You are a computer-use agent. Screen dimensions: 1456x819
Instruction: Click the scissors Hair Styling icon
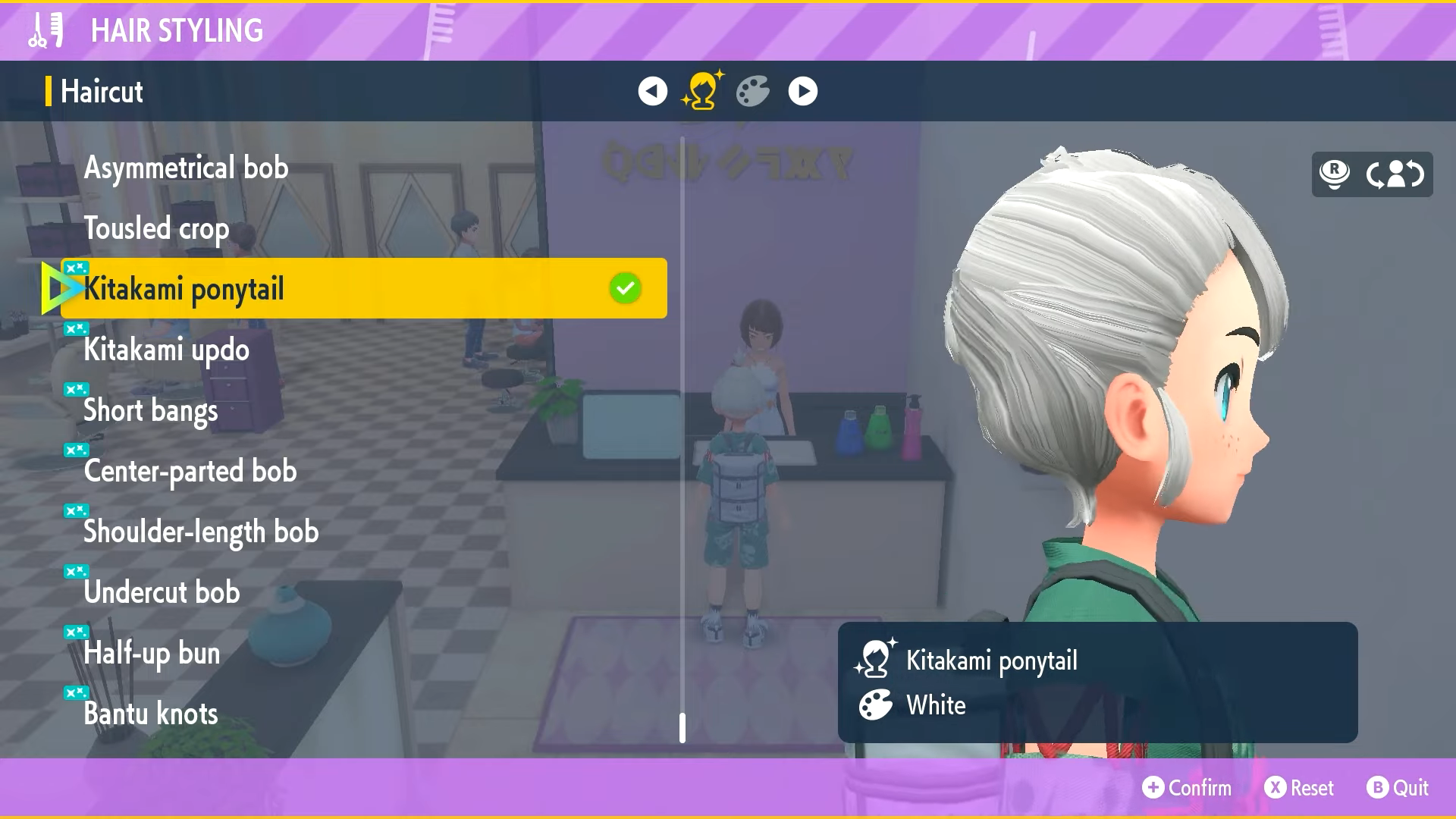(x=43, y=30)
